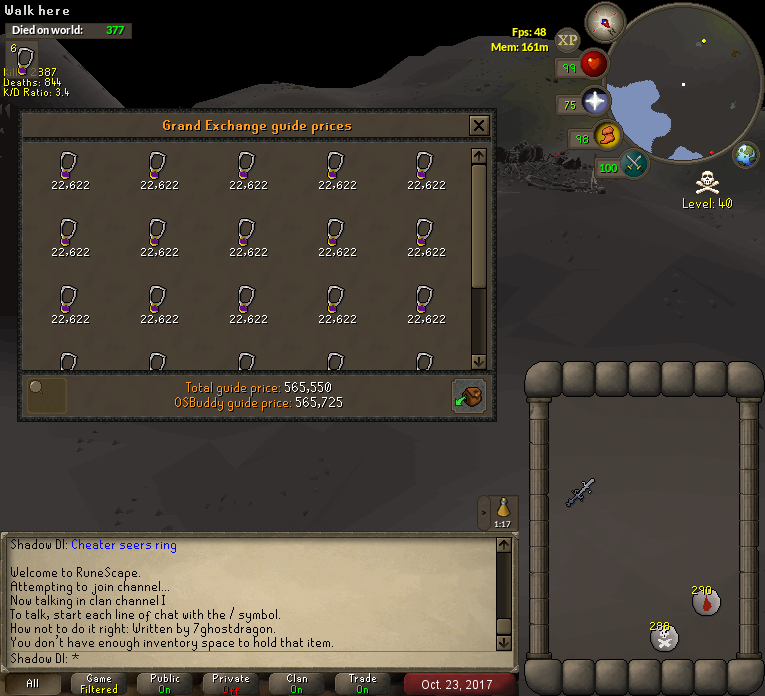
Task: Toggle the XP tracker button
Action: tap(568, 40)
